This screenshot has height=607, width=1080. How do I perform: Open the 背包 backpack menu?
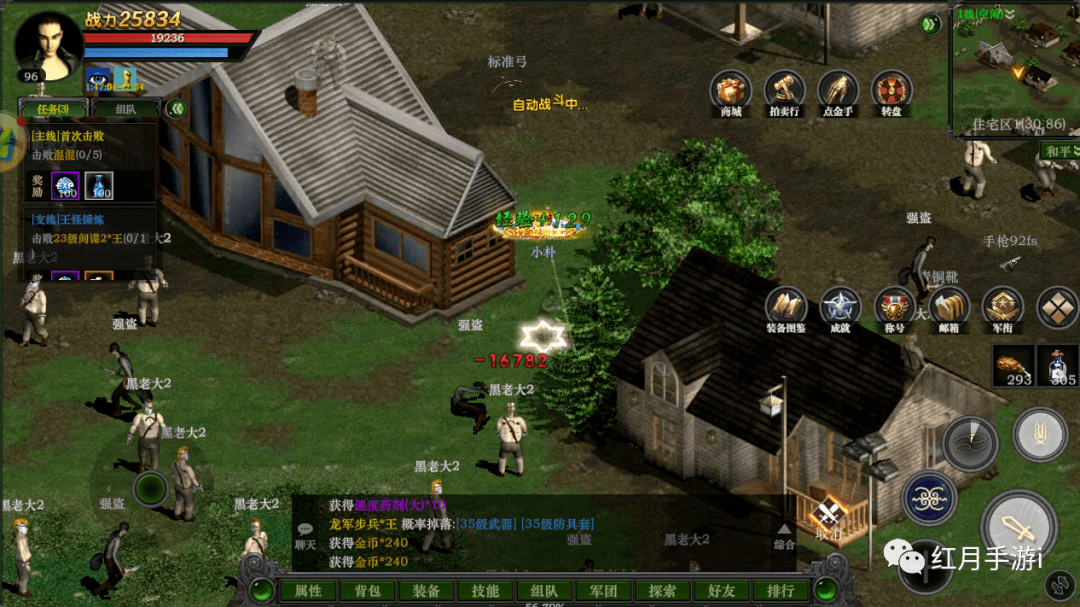pyautogui.click(x=368, y=591)
